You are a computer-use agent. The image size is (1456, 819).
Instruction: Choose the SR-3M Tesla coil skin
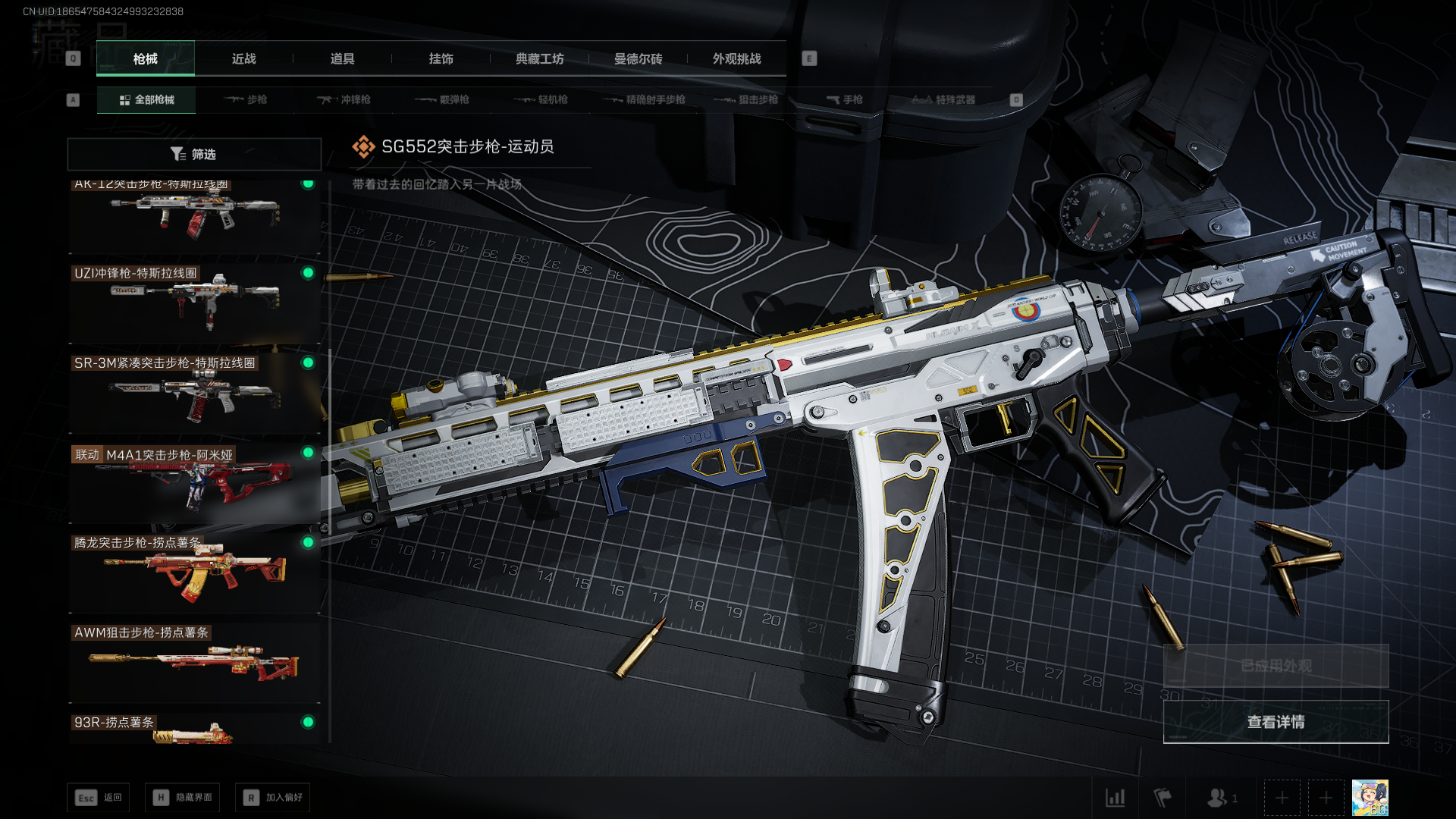point(194,392)
